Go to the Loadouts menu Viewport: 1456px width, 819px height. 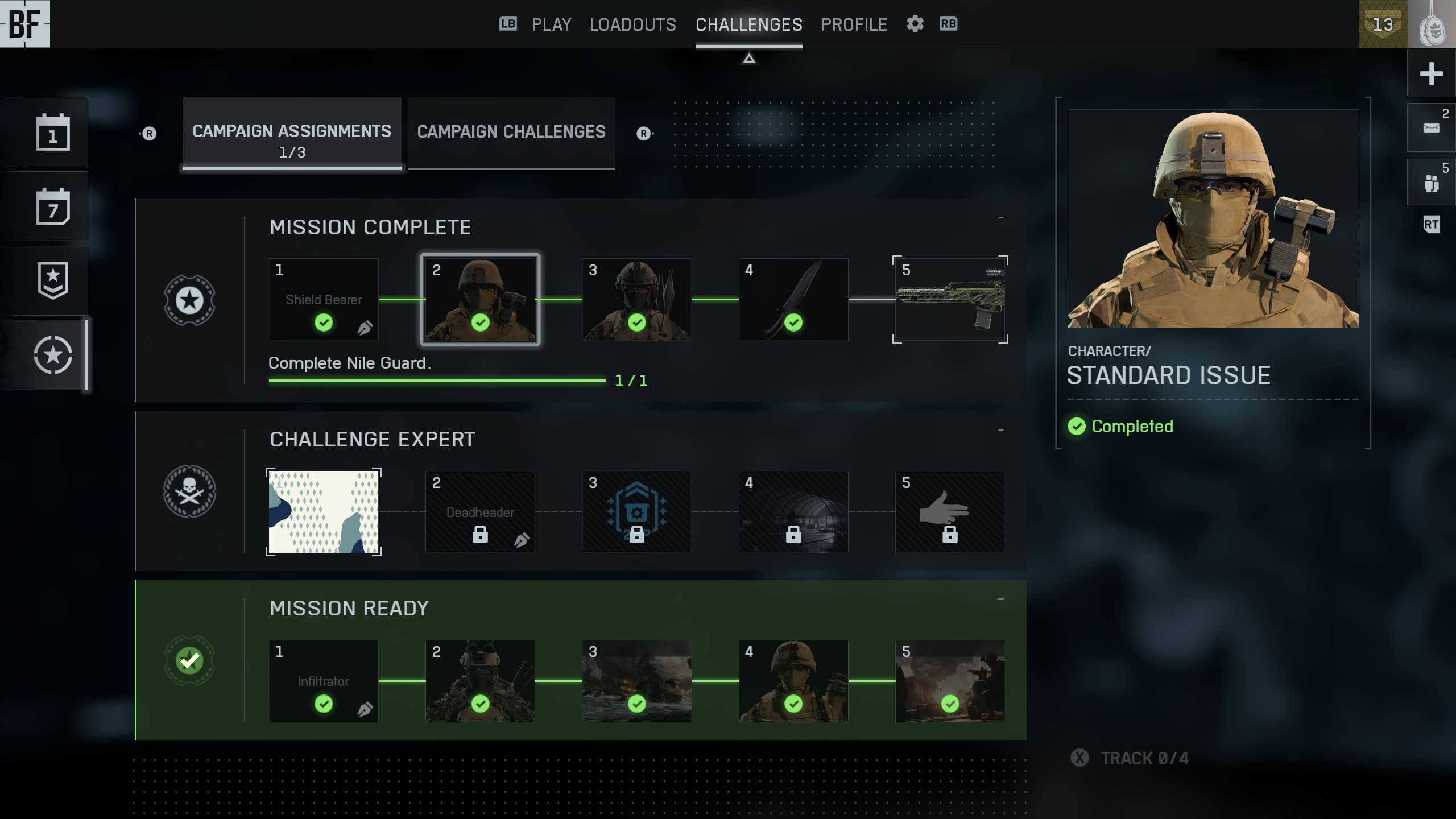tap(632, 24)
